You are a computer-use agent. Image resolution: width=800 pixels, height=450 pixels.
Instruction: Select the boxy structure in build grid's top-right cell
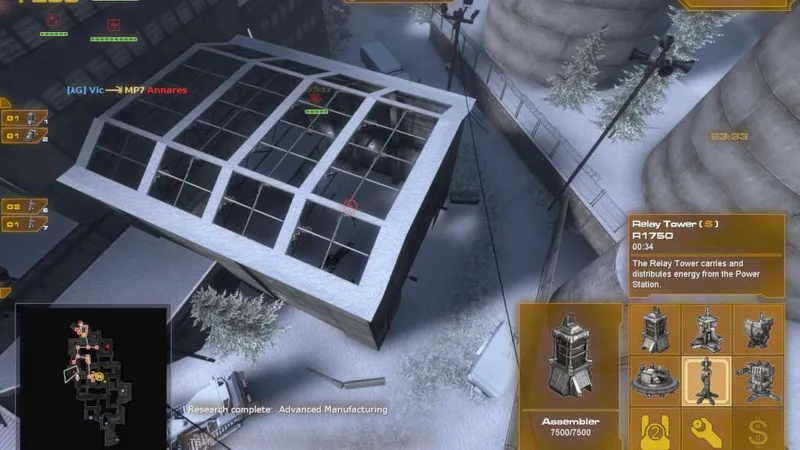757,329
